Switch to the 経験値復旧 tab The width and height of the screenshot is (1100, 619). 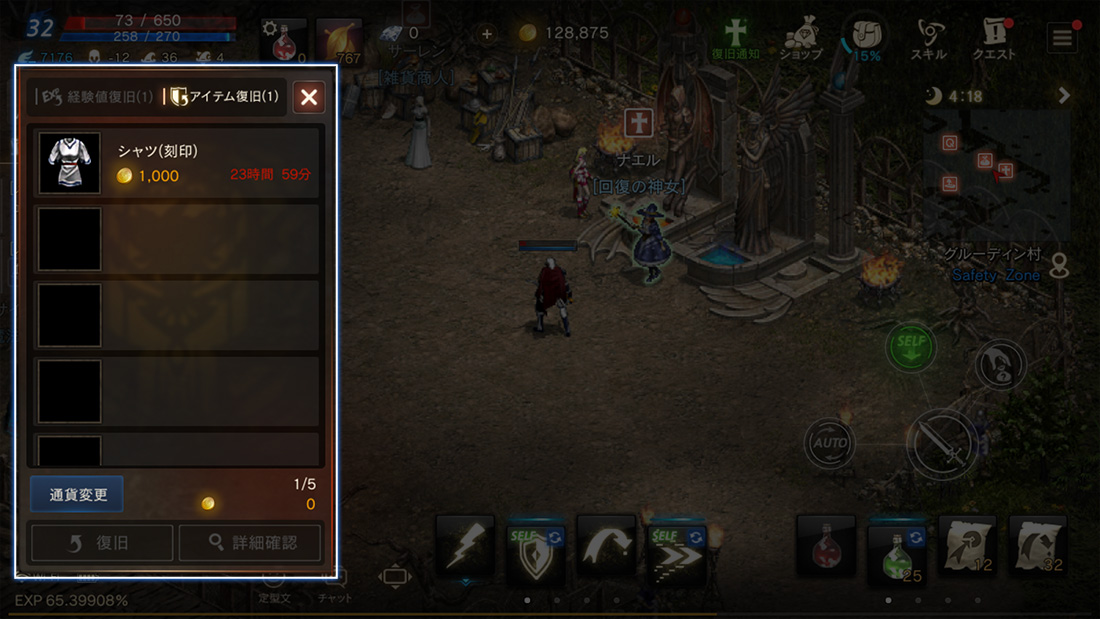click(x=95, y=97)
